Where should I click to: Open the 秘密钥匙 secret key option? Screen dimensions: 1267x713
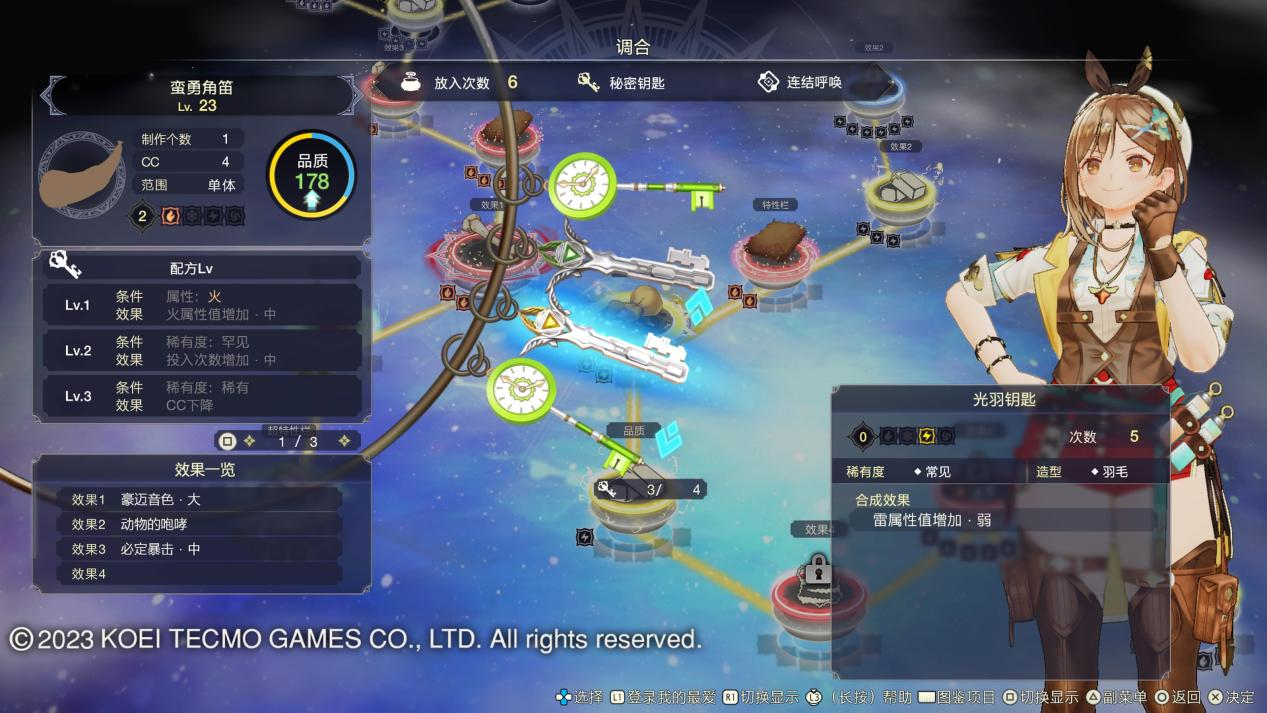(x=622, y=83)
